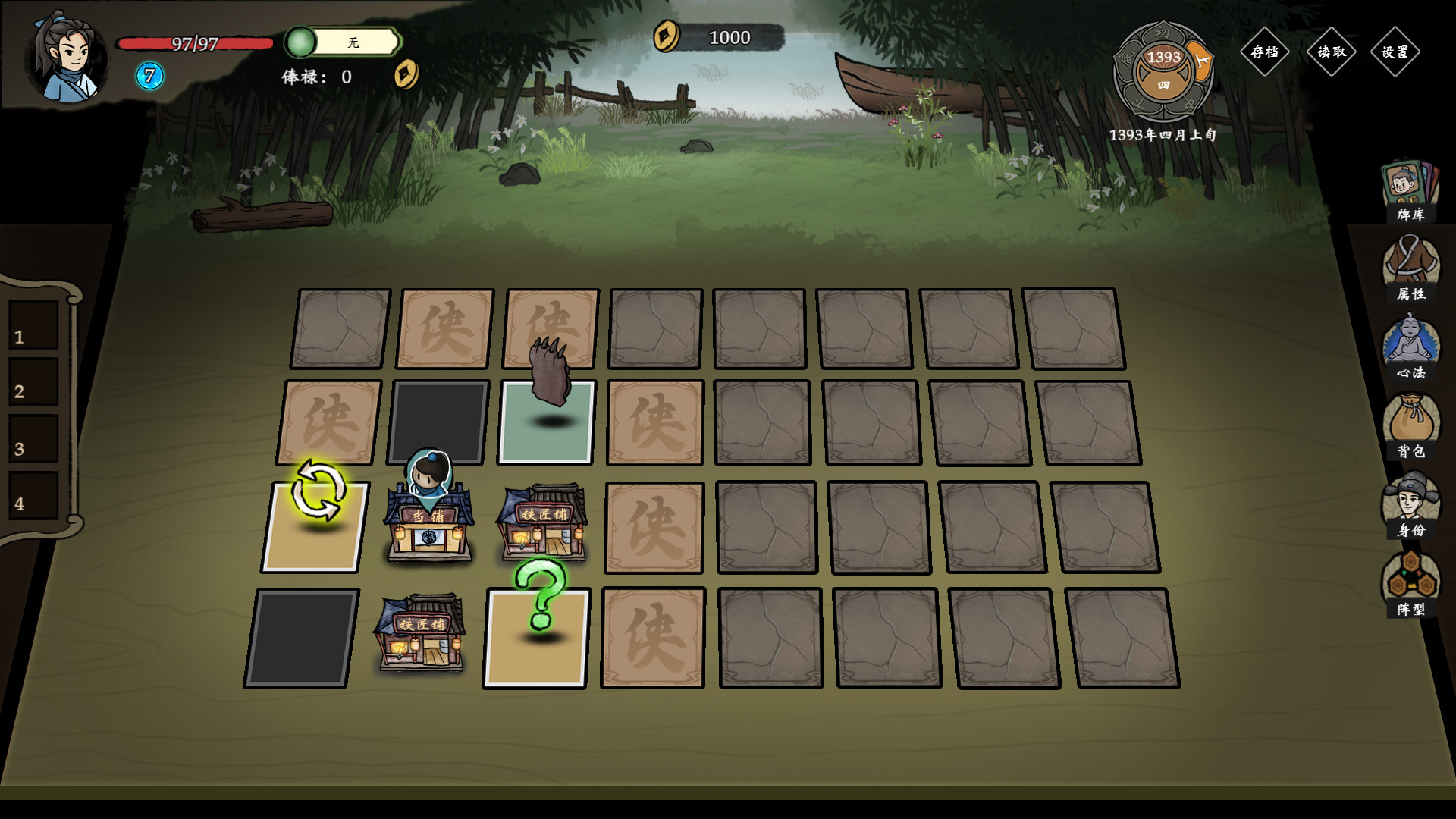
Task: Open the 背包 backpack inventory
Action: click(1410, 426)
